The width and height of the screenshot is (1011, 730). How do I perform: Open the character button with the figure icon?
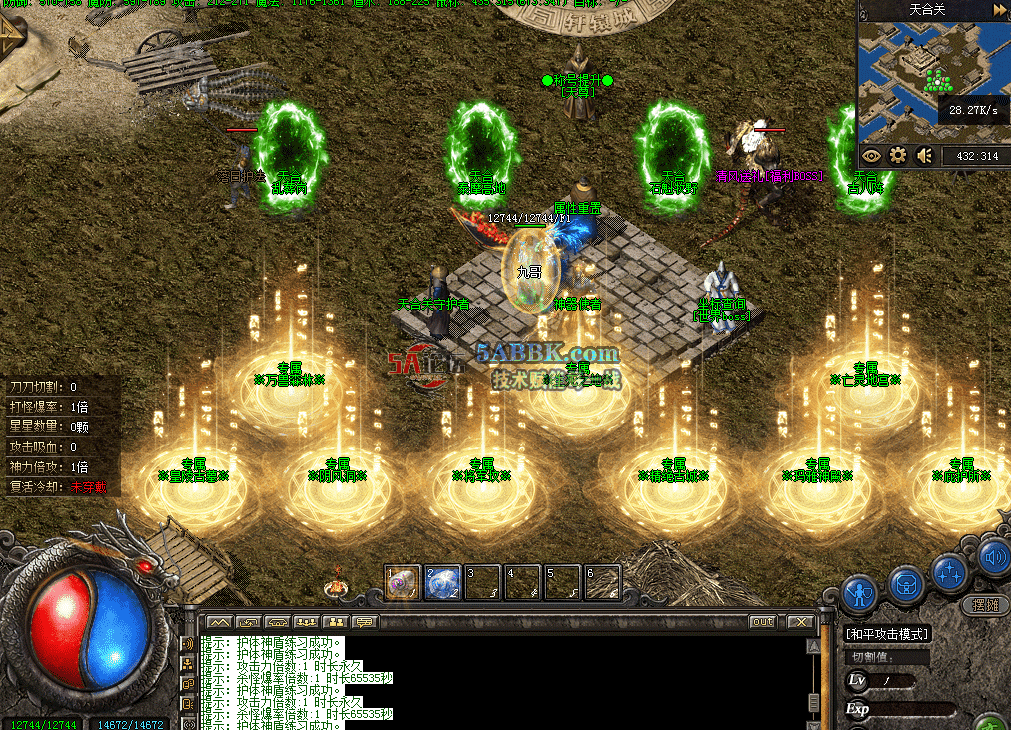click(x=859, y=593)
